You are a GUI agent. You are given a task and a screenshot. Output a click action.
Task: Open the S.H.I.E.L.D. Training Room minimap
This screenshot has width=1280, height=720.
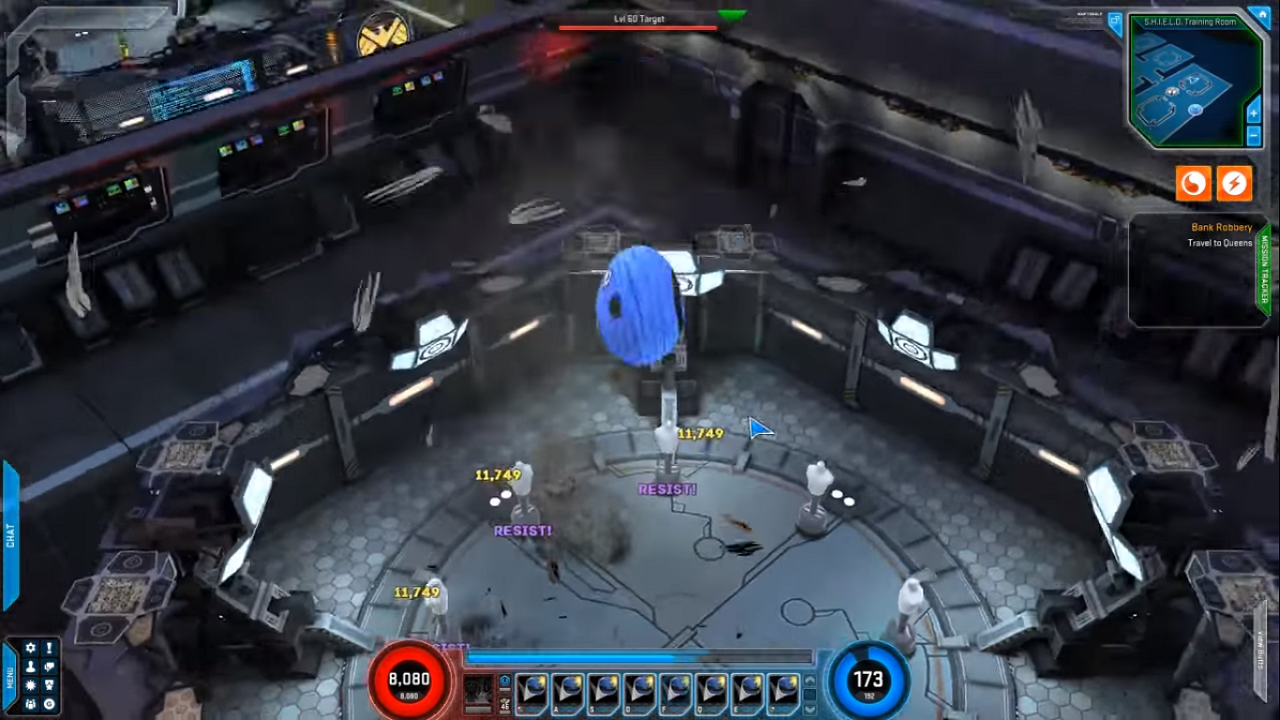click(x=1188, y=85)
